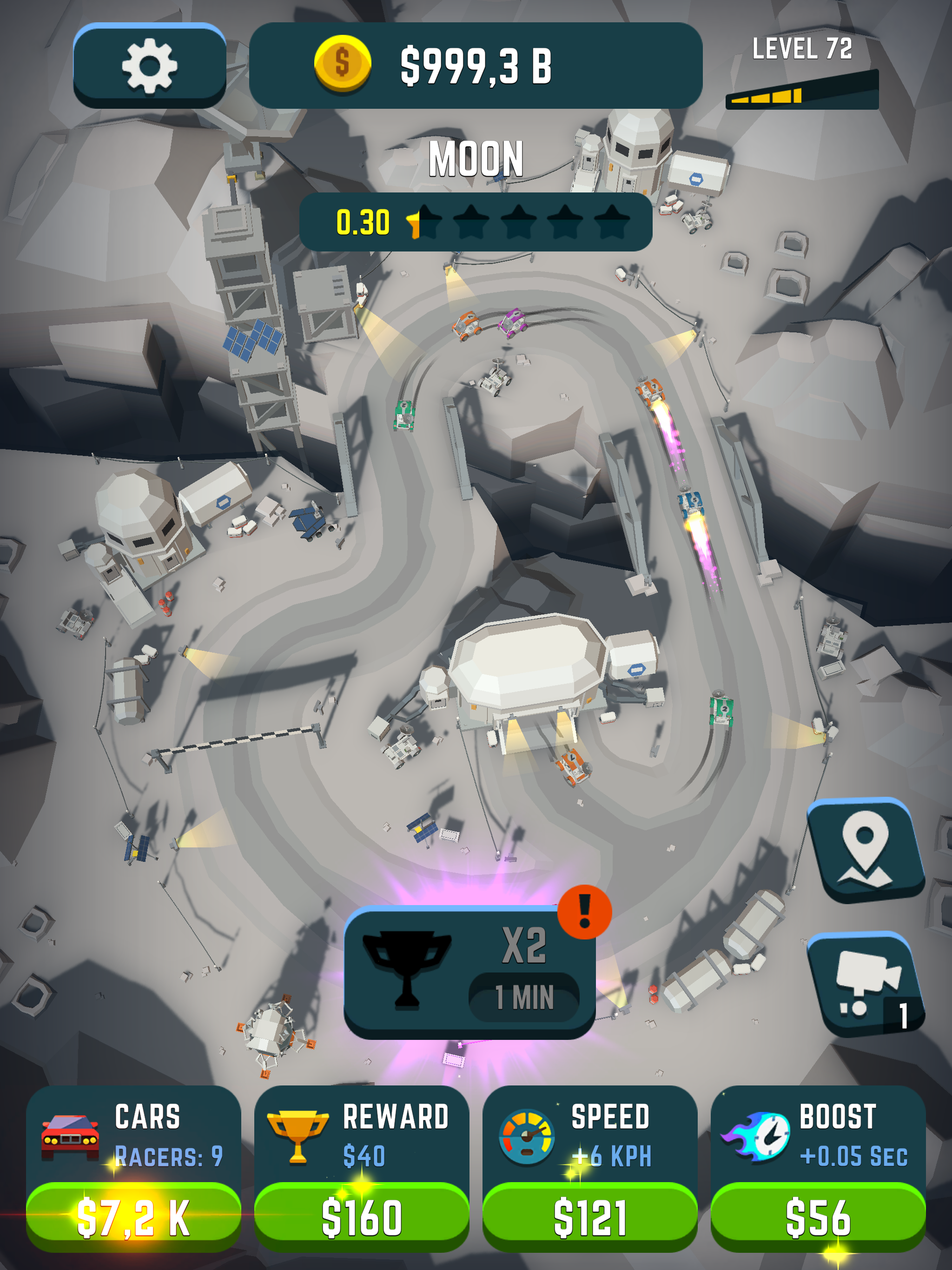Open the settings gear menu

(x=149, y=66)
